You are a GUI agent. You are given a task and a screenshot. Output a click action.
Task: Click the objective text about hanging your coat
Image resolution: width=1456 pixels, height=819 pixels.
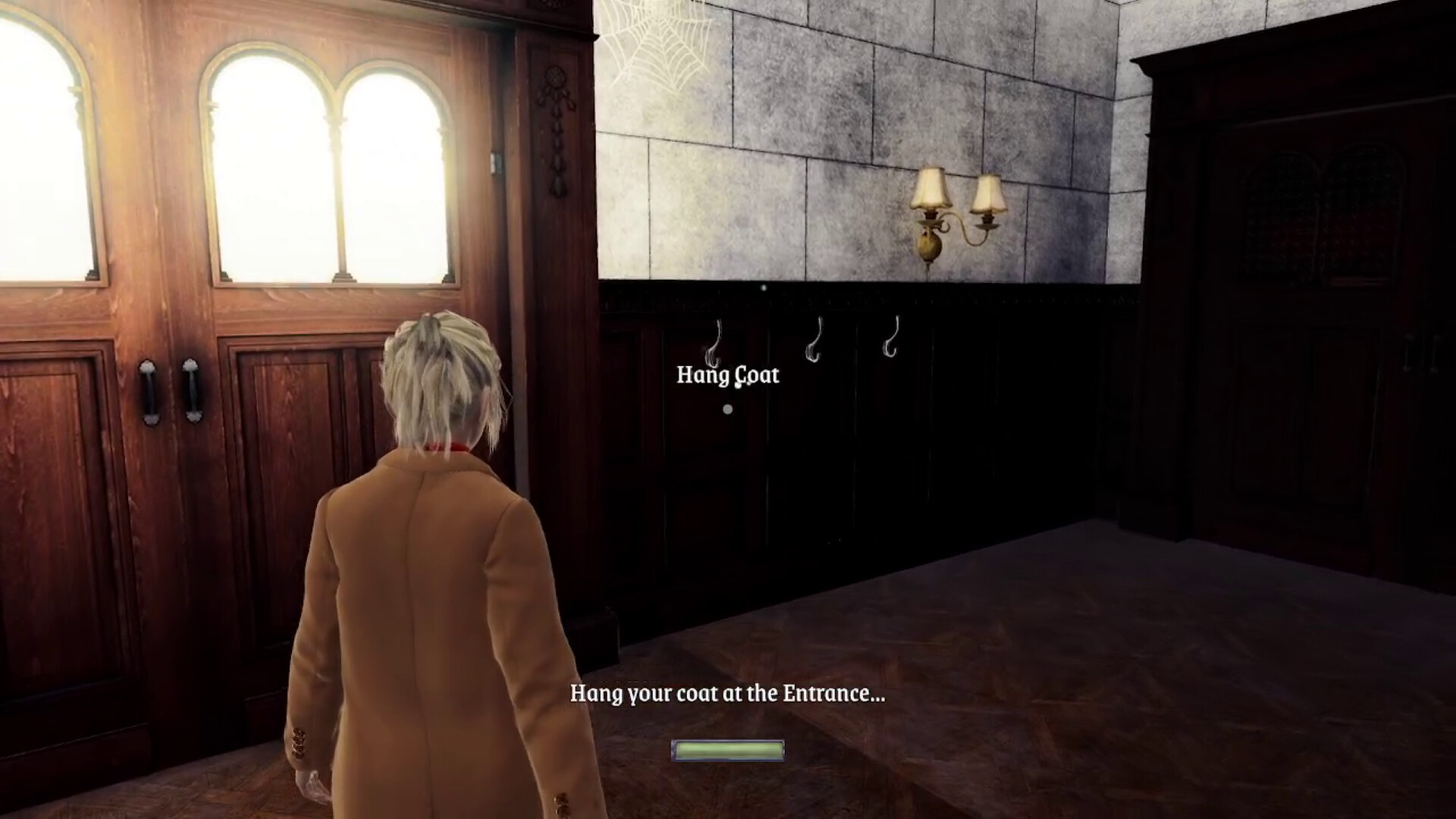728,694
